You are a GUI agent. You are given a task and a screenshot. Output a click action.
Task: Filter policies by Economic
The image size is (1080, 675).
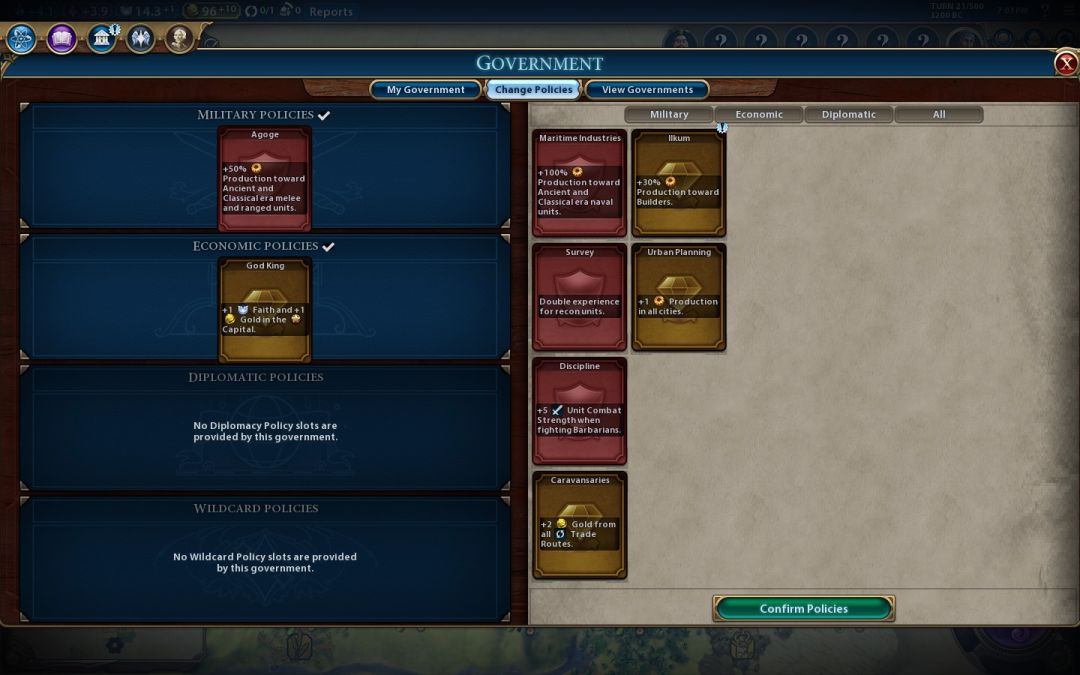pos(759,114)
